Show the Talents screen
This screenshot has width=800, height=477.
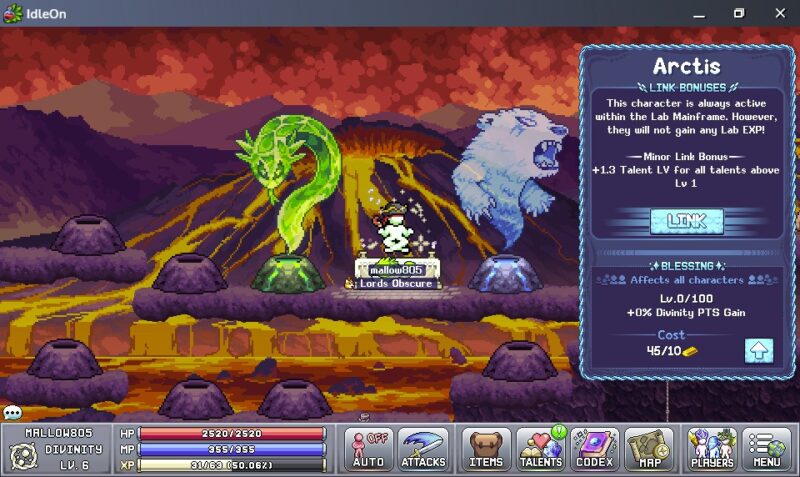[542, 449]
